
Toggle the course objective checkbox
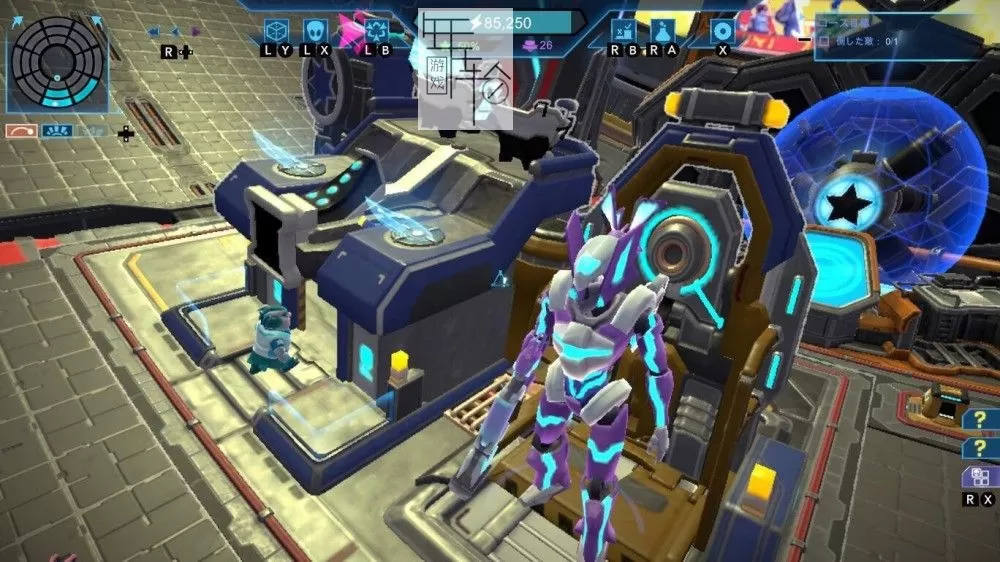click(x=823, y=41)
